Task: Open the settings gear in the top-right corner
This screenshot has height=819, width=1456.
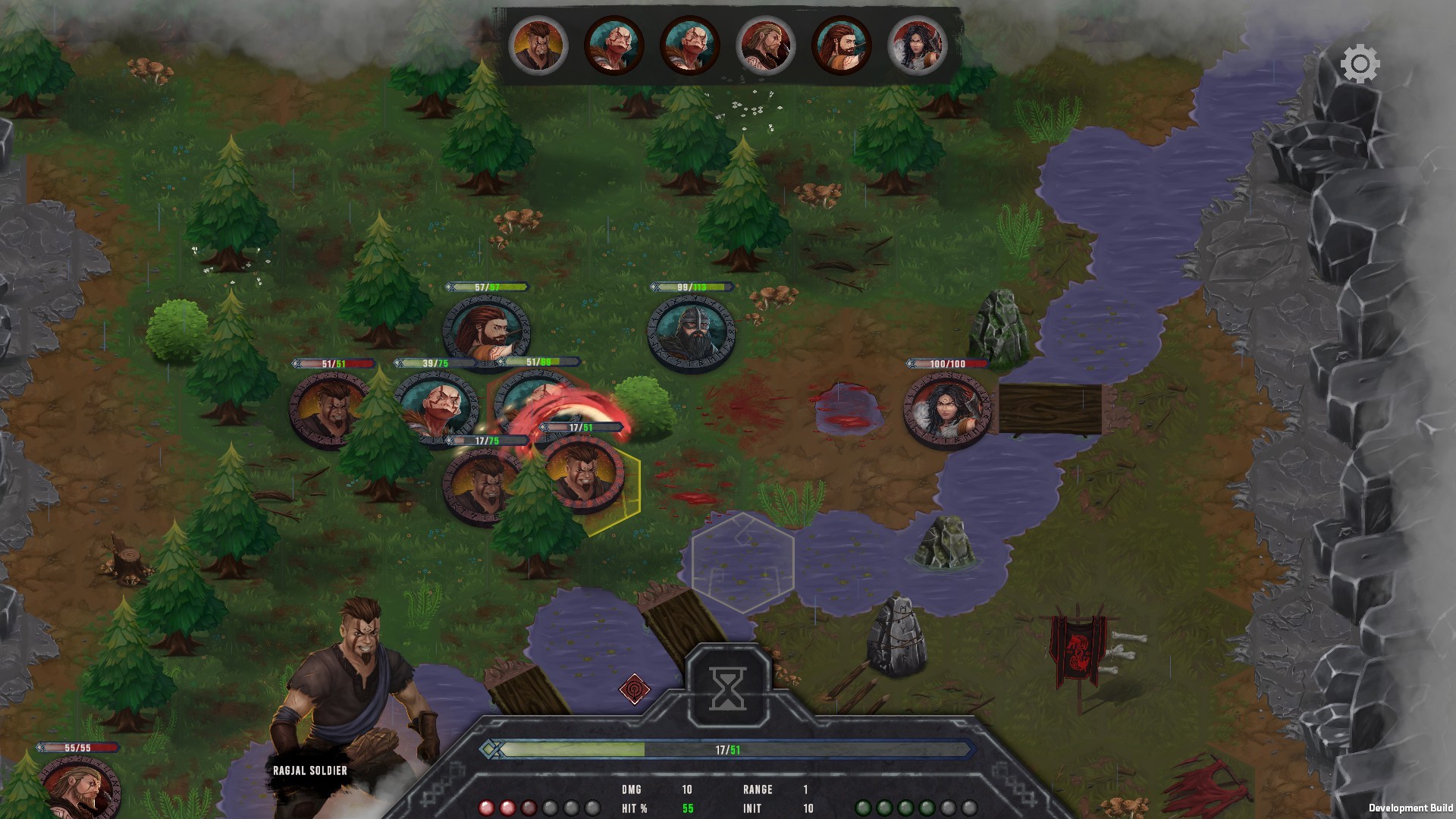Action: pos(1361,64)
